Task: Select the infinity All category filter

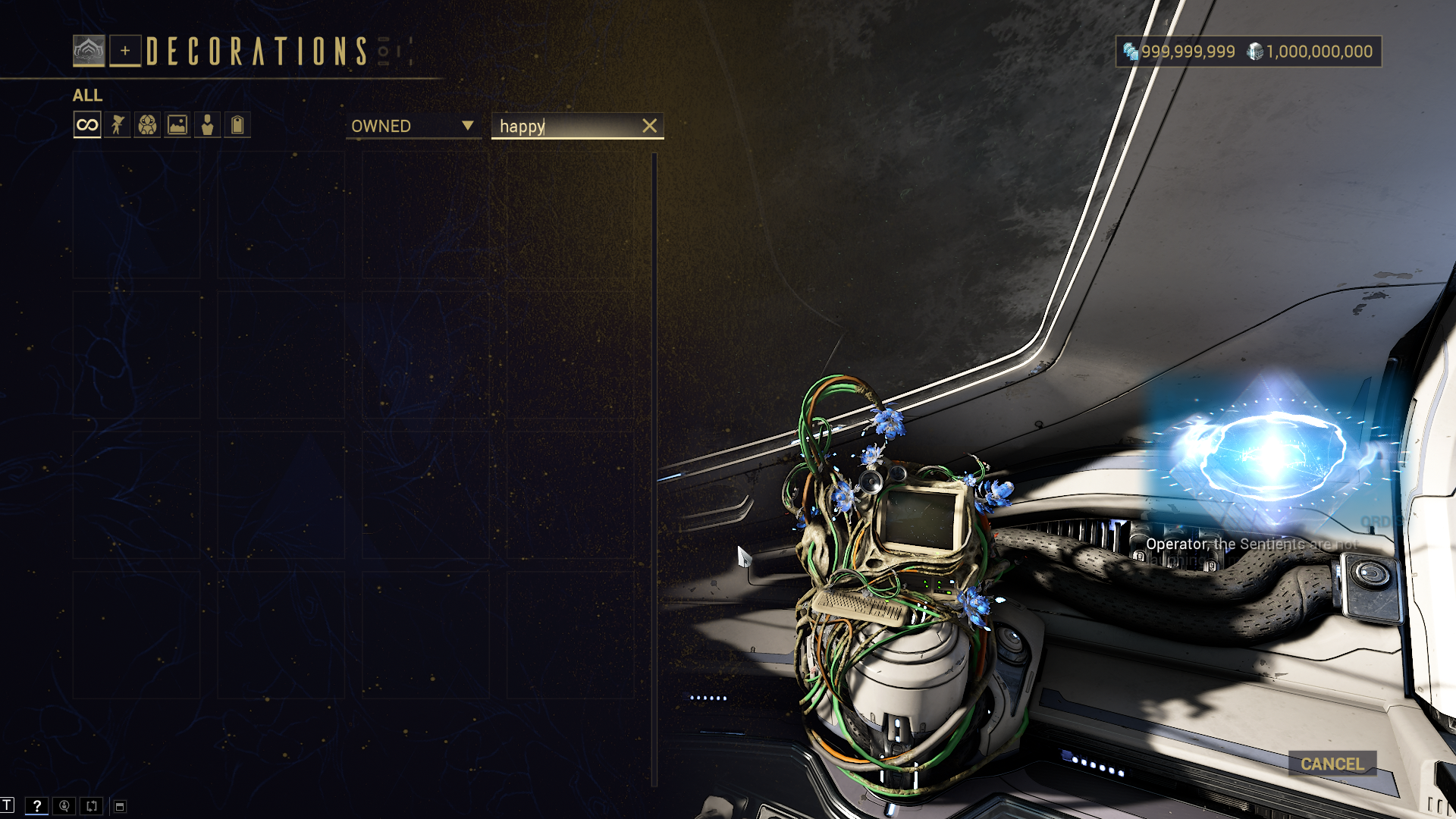Action: [x=87, y=125]
